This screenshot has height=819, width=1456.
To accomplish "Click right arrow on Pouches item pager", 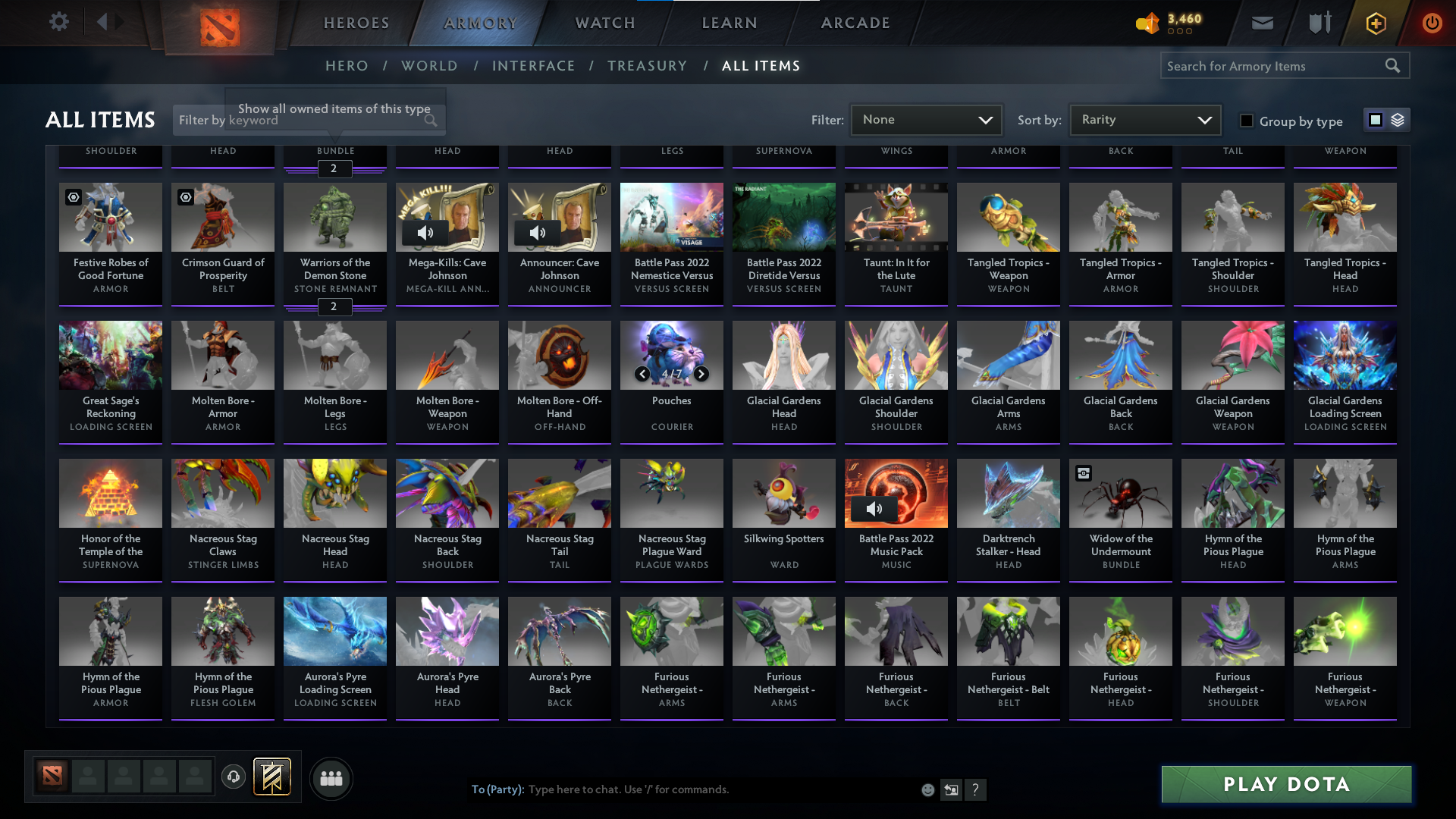I will tap(700, 374).
